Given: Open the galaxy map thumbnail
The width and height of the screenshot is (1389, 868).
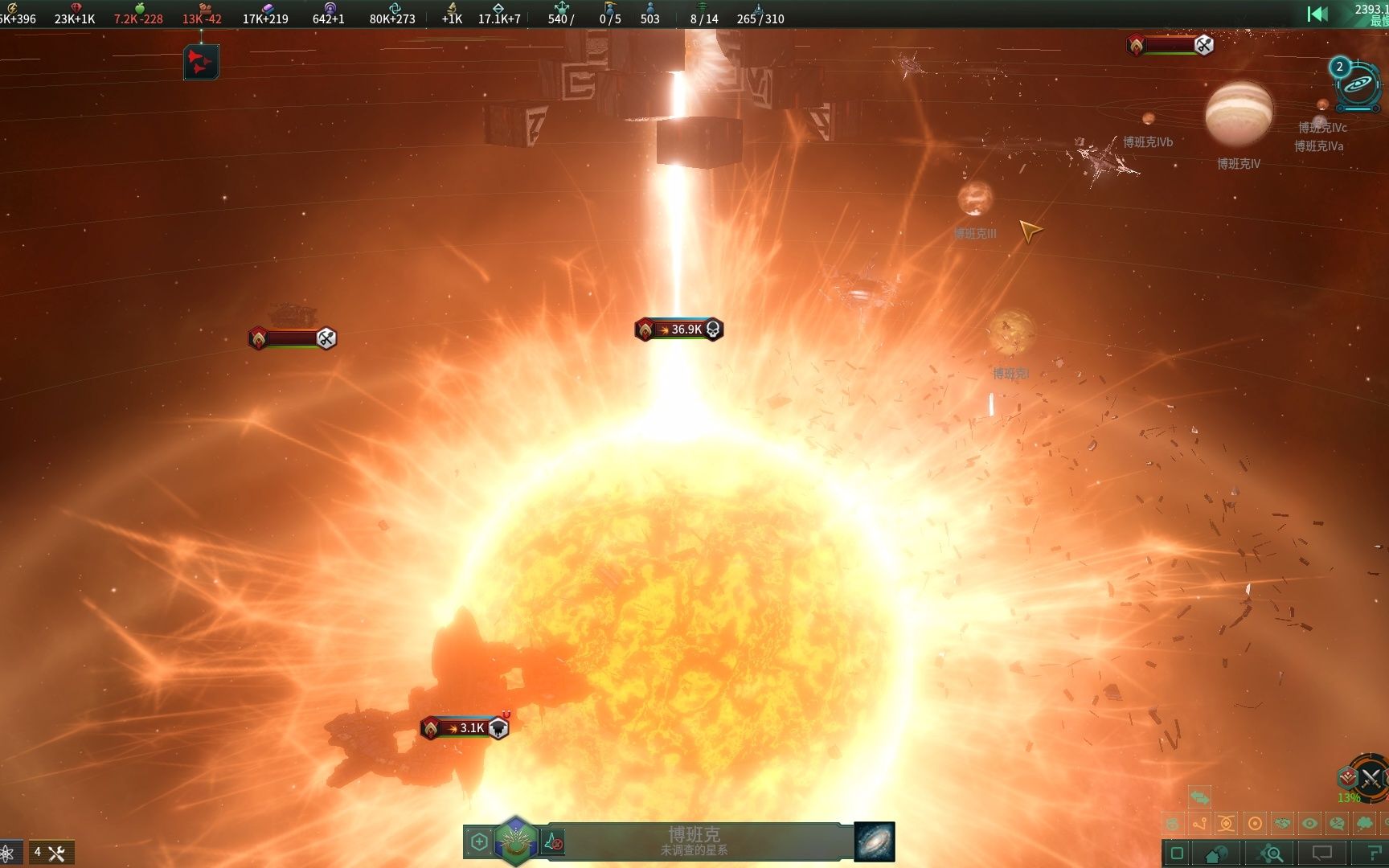Looking at the screenshot, I should click(874, 841).
